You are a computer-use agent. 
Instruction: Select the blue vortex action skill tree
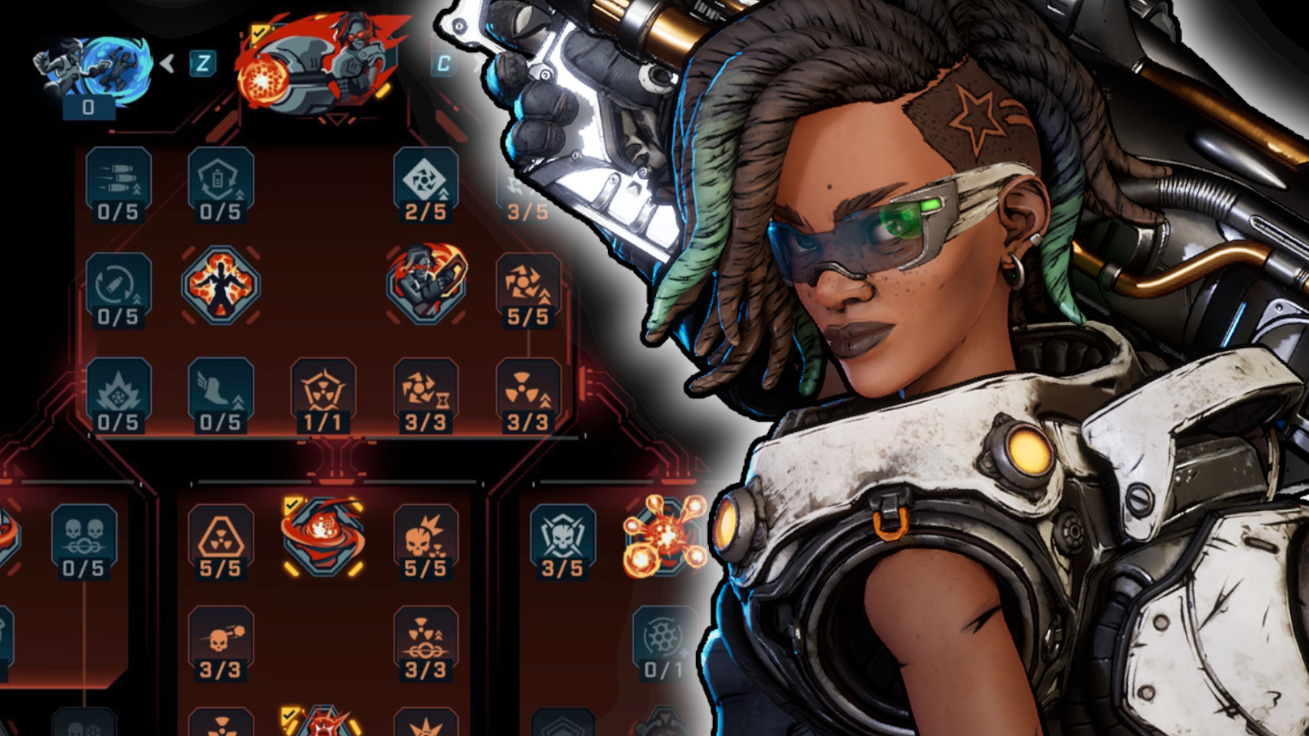95,68
